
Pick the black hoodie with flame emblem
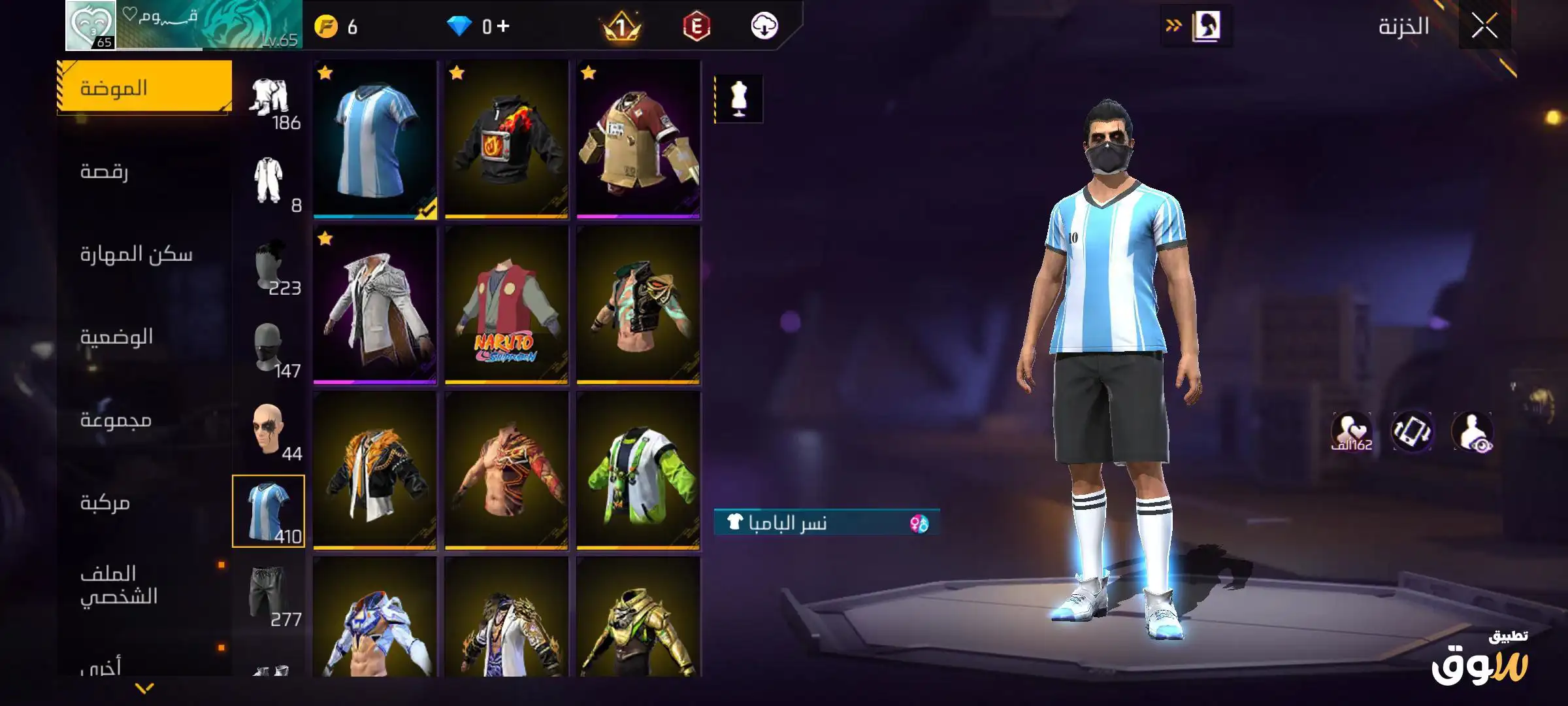coord(506,139)
